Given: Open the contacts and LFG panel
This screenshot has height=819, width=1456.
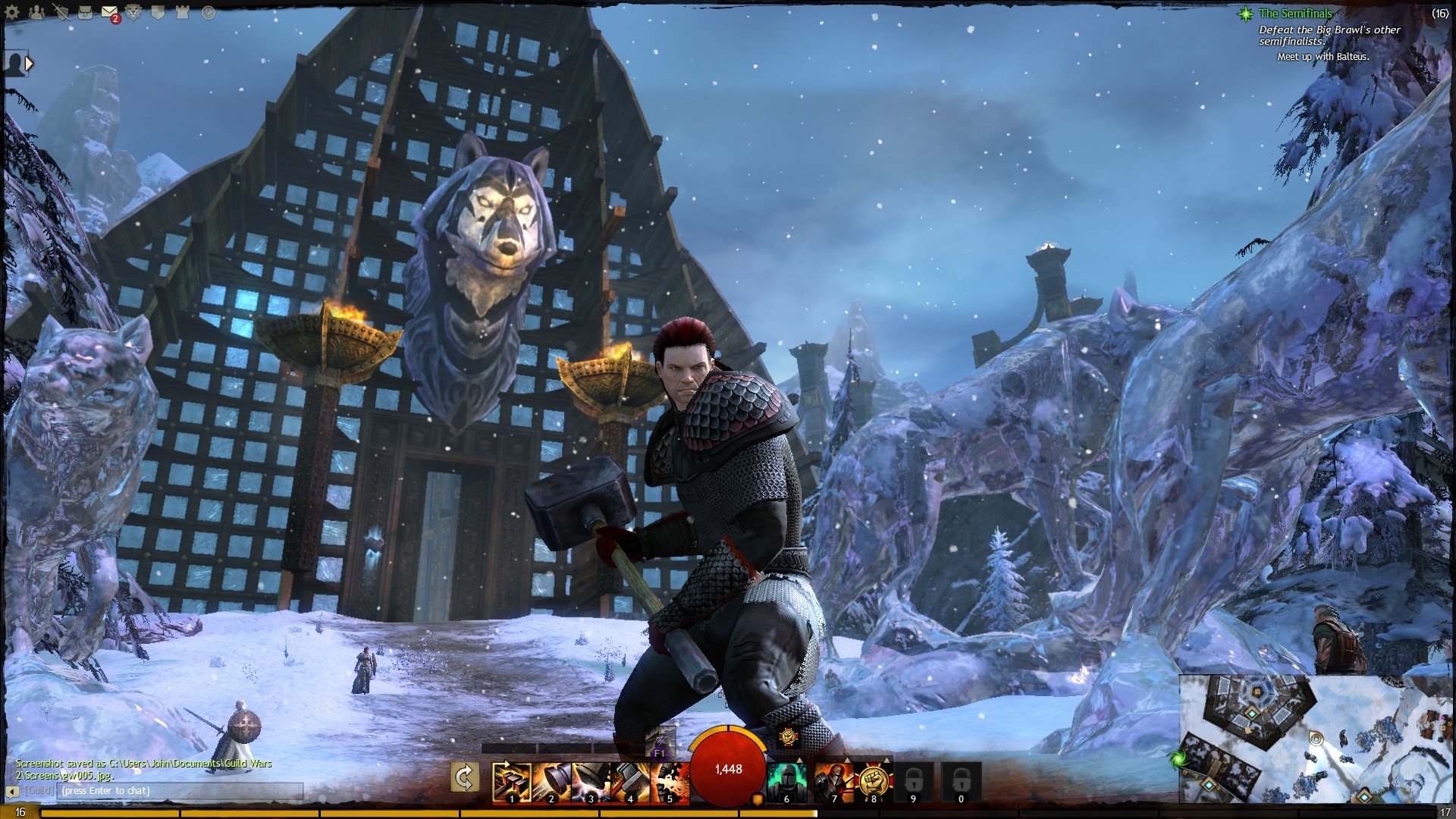Looking at the screenshot, I should (36, 12).
